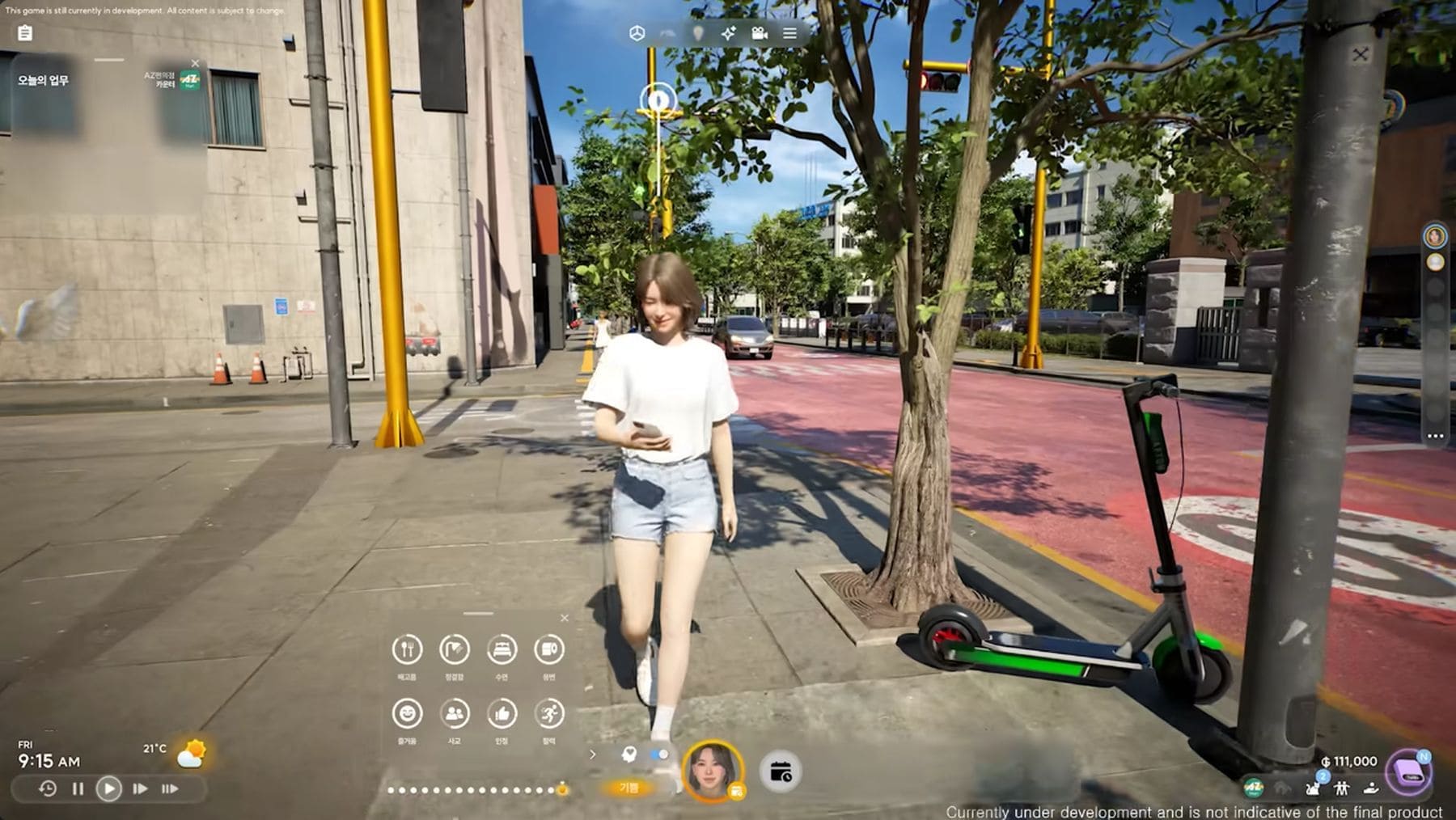Open the character portrait at bottom center
The width and height of the screenshot is (1456, 820).
pos(713,769)
